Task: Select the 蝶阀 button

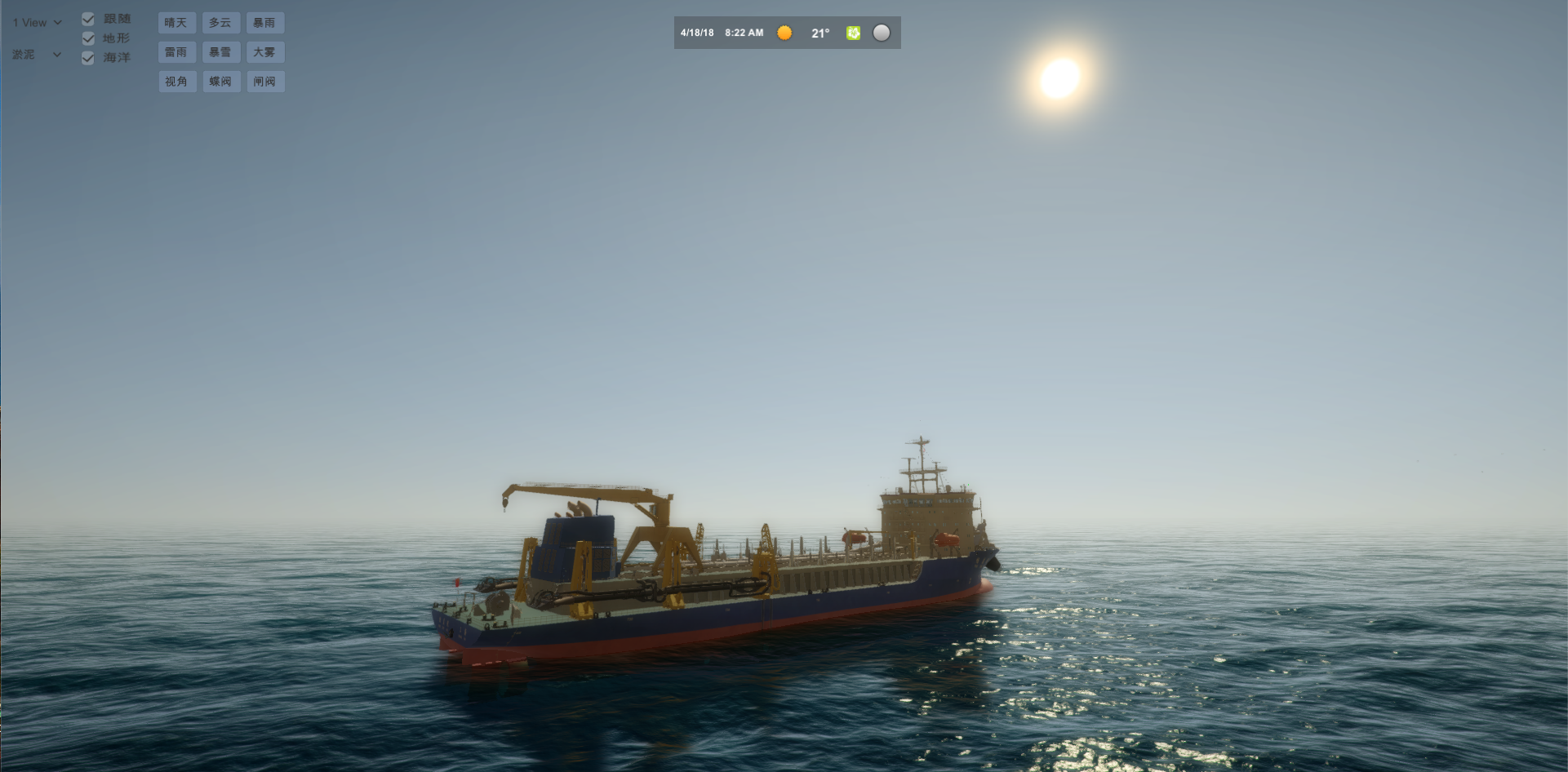Action: tap(220, 82)
